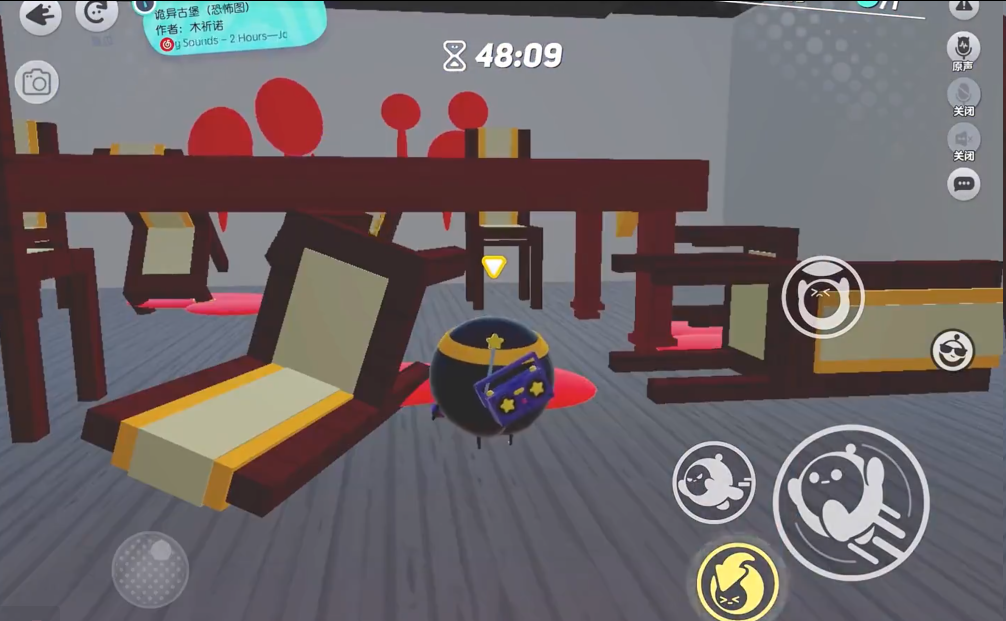Open the map info panel by 木祈诺
Viewport: 1006px width, 621px height.
tap(235, 28)
